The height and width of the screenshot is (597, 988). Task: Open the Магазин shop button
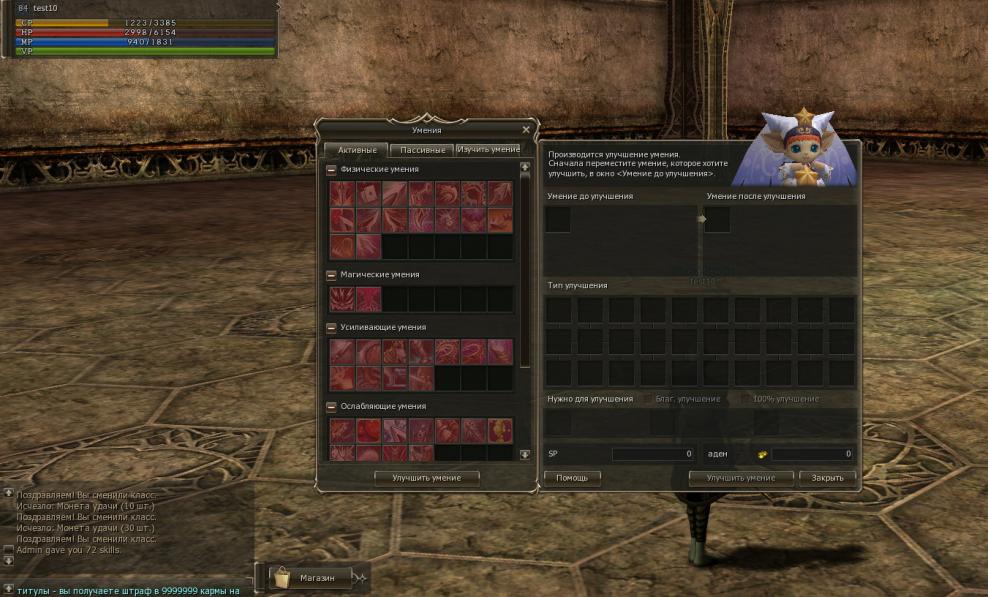tap(316, 578)
